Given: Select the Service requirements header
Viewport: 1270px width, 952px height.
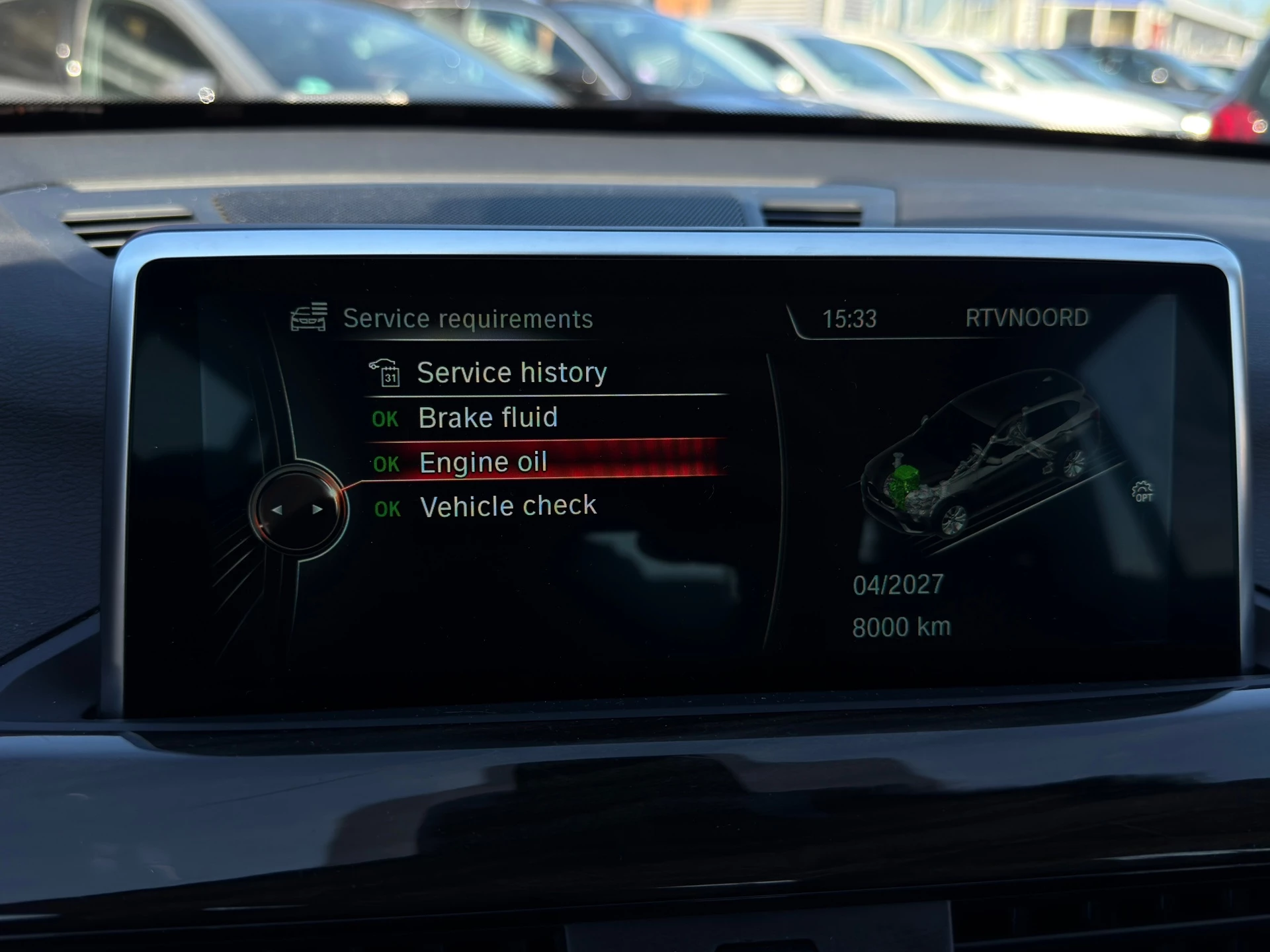Looking at the screenshot, I should coord(467,319).
